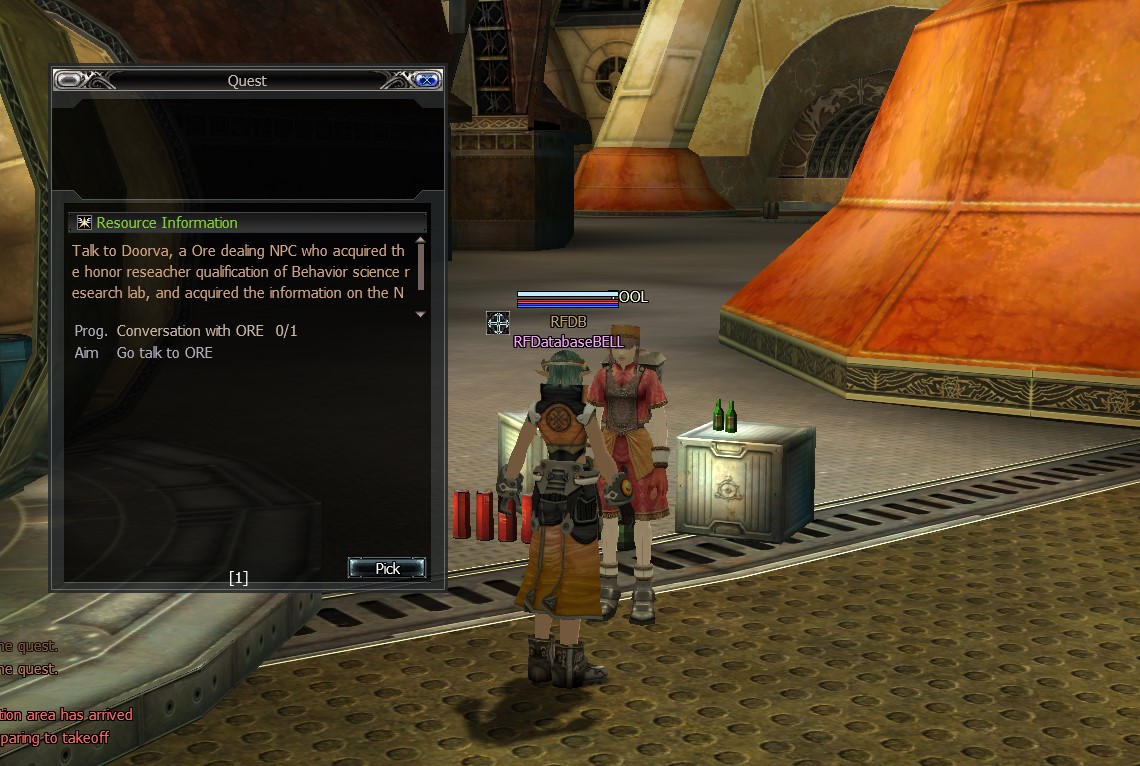Click the quest description's scroll-up arrow
This screenshot has height=766, width=1140.
click(x=420, y=240)
